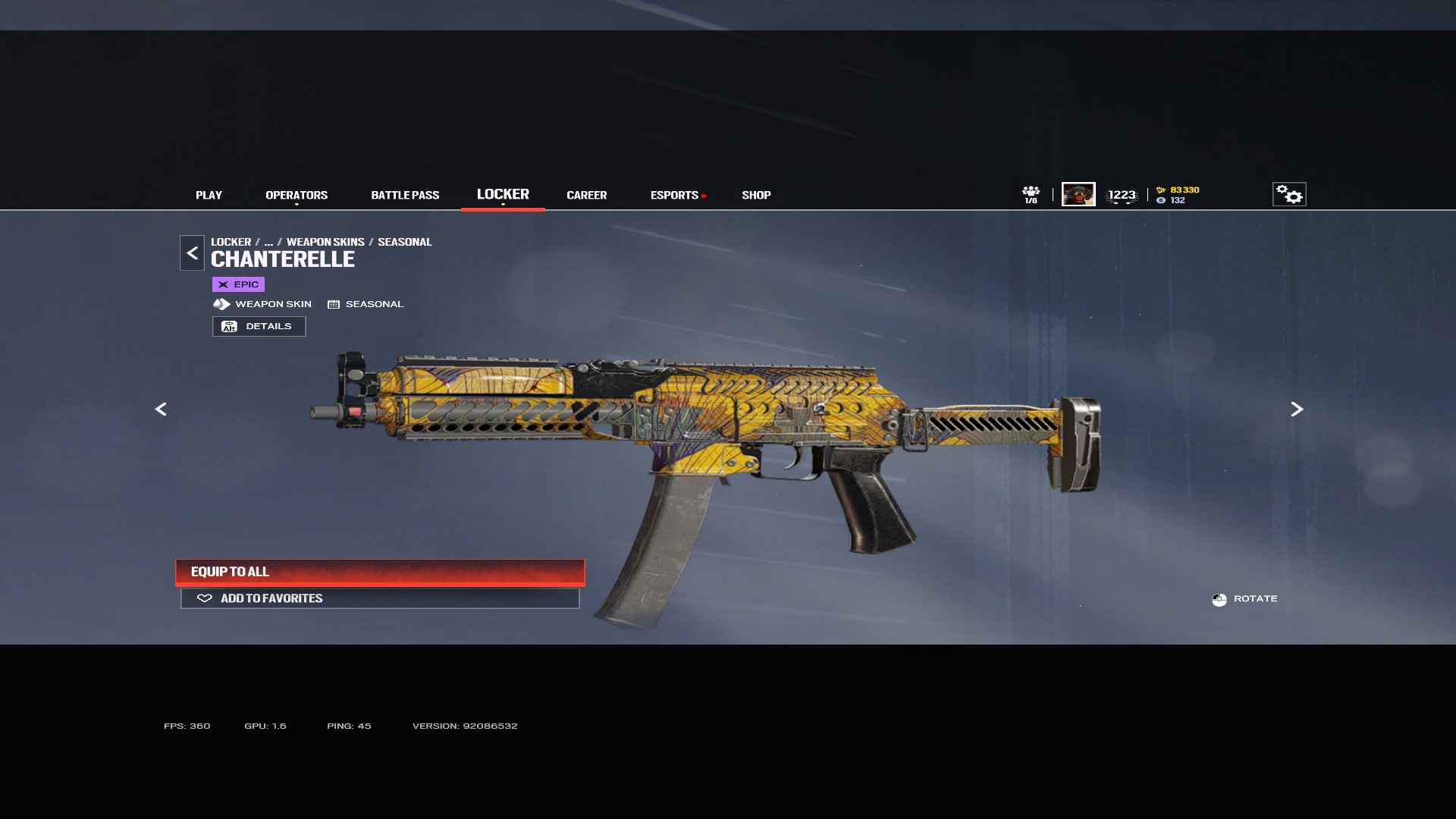1456x819 pixels.
Task: Open the squad party icon
Action: point(1031,194)
